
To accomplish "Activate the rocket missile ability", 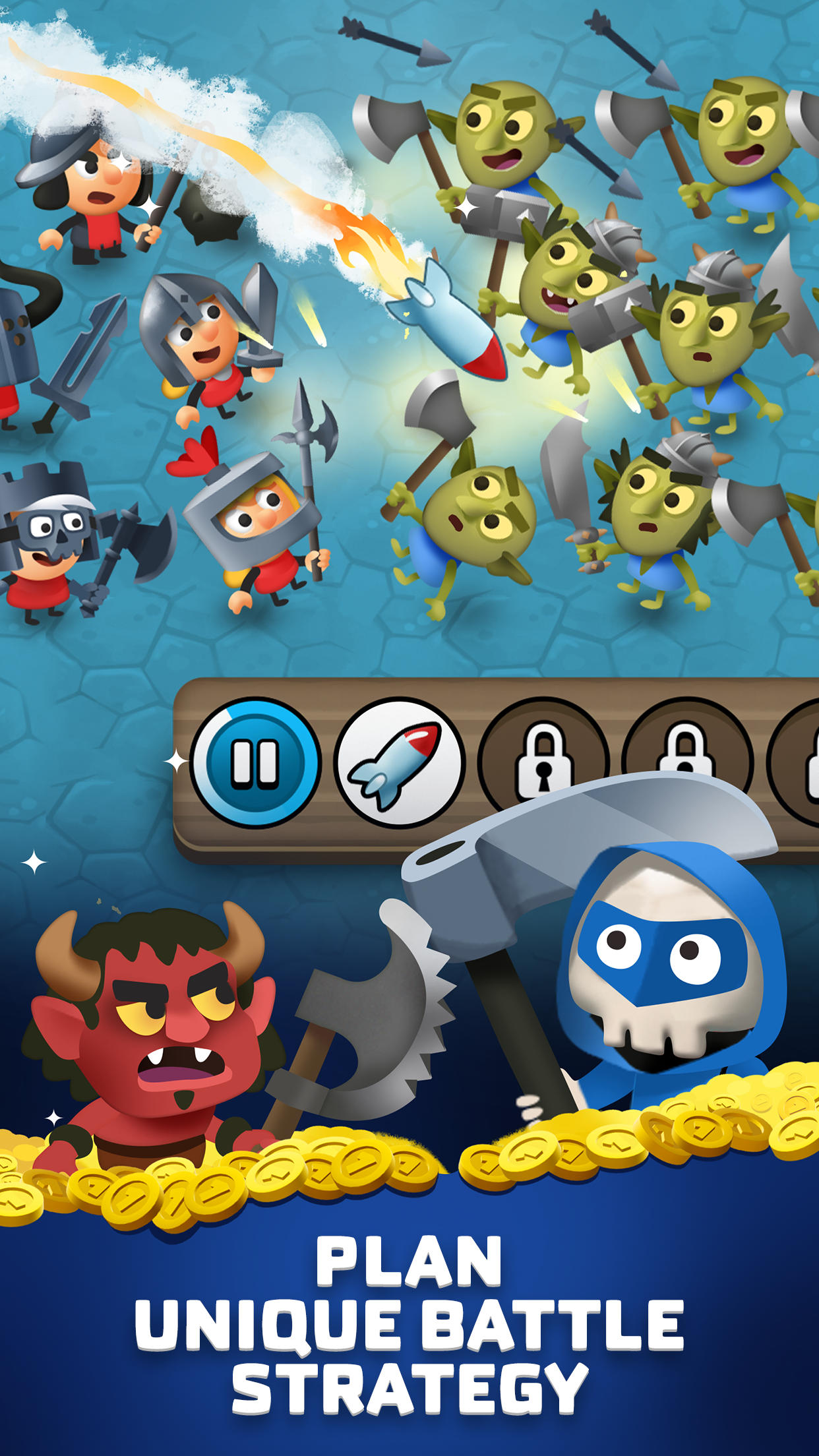I will pyautogui.click(x=399, y=763).
